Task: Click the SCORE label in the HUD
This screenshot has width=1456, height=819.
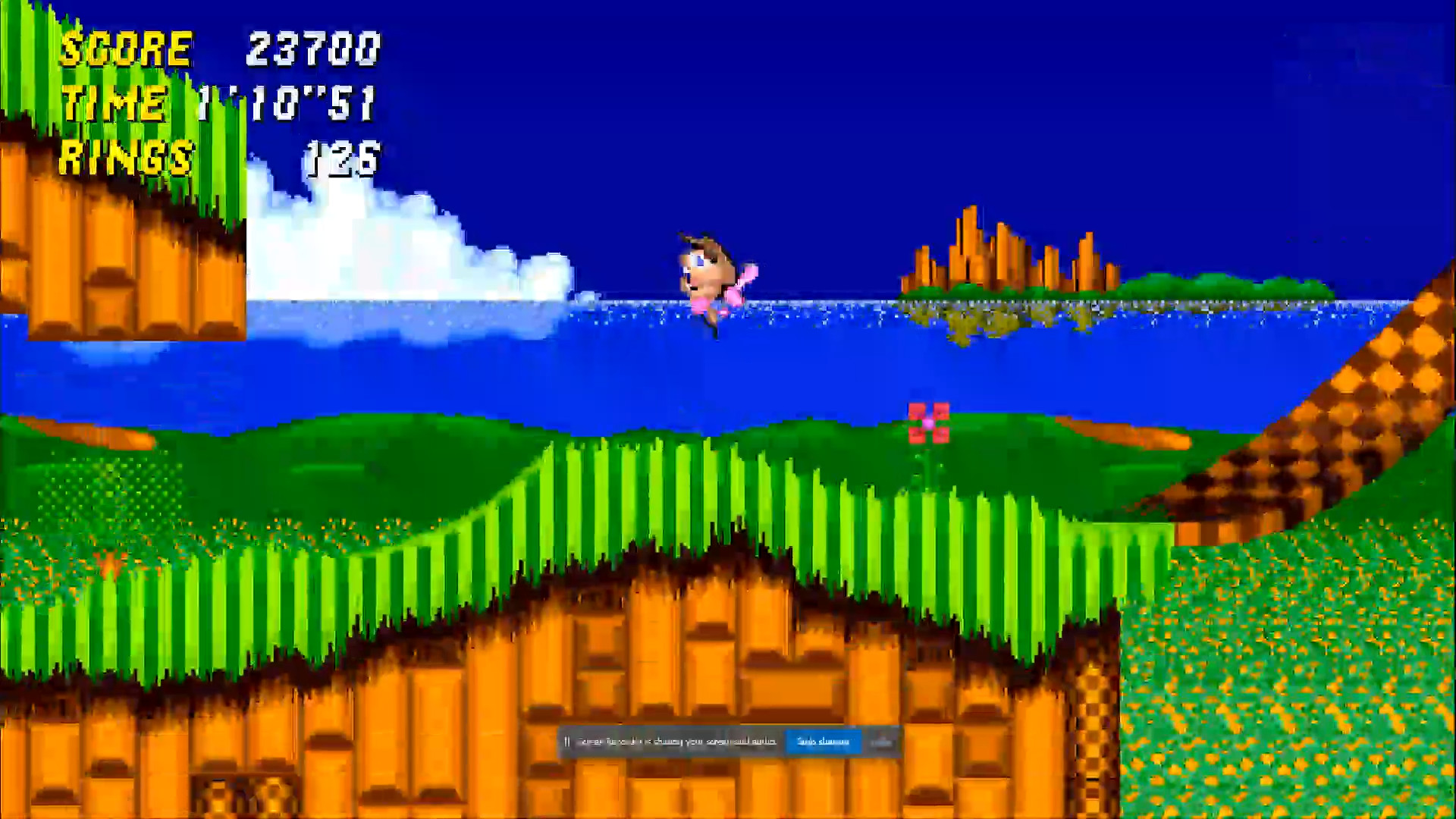Action: point(127,49)
